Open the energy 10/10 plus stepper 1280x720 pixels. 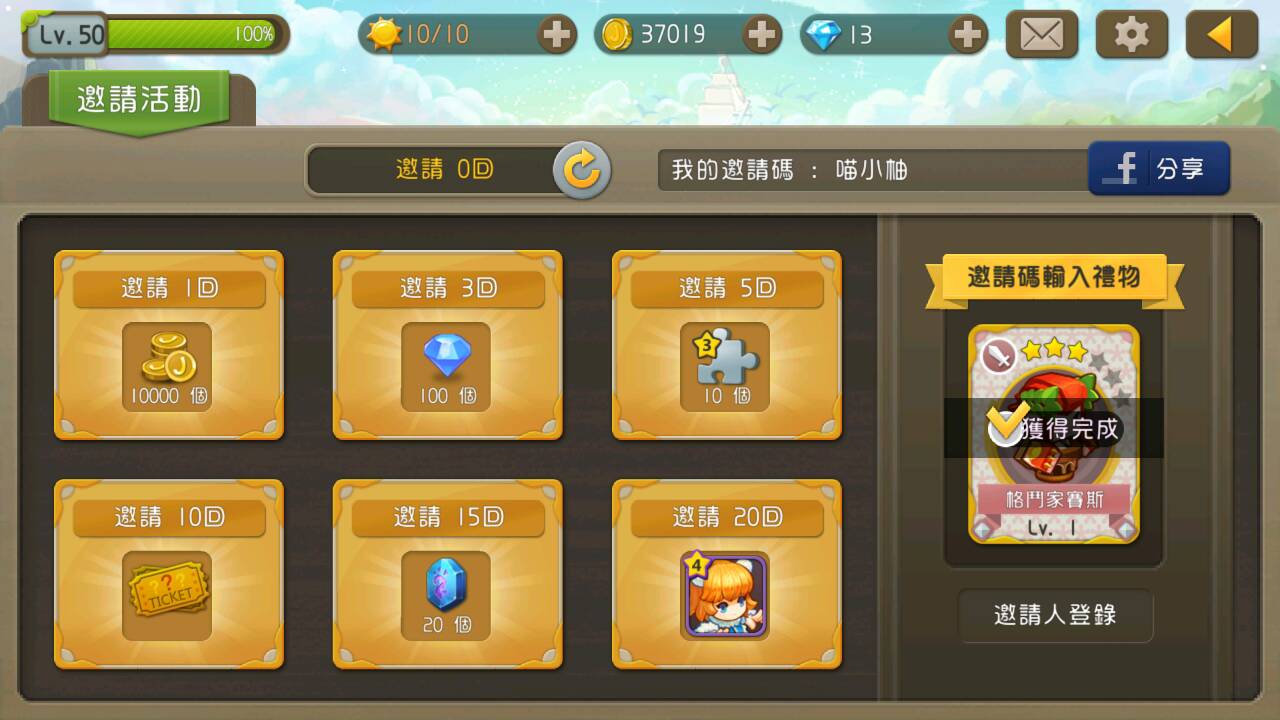click(x=557, y=32)
